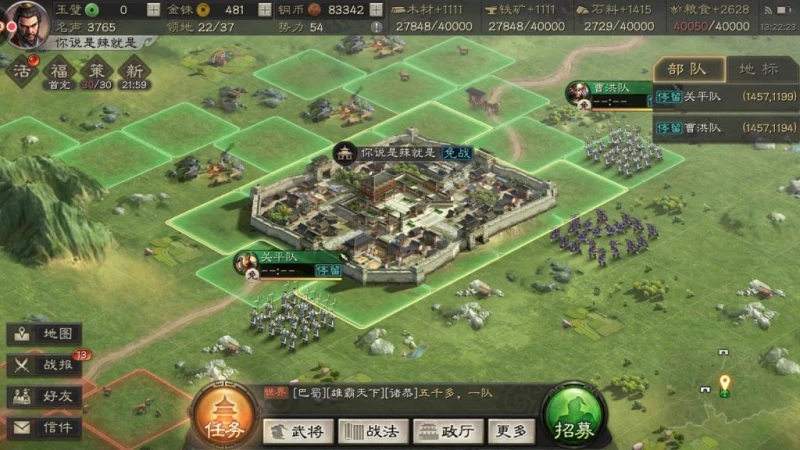Click the player portrait avatar
The width and height of the screenshot is (800, 450).
(23, 20)
